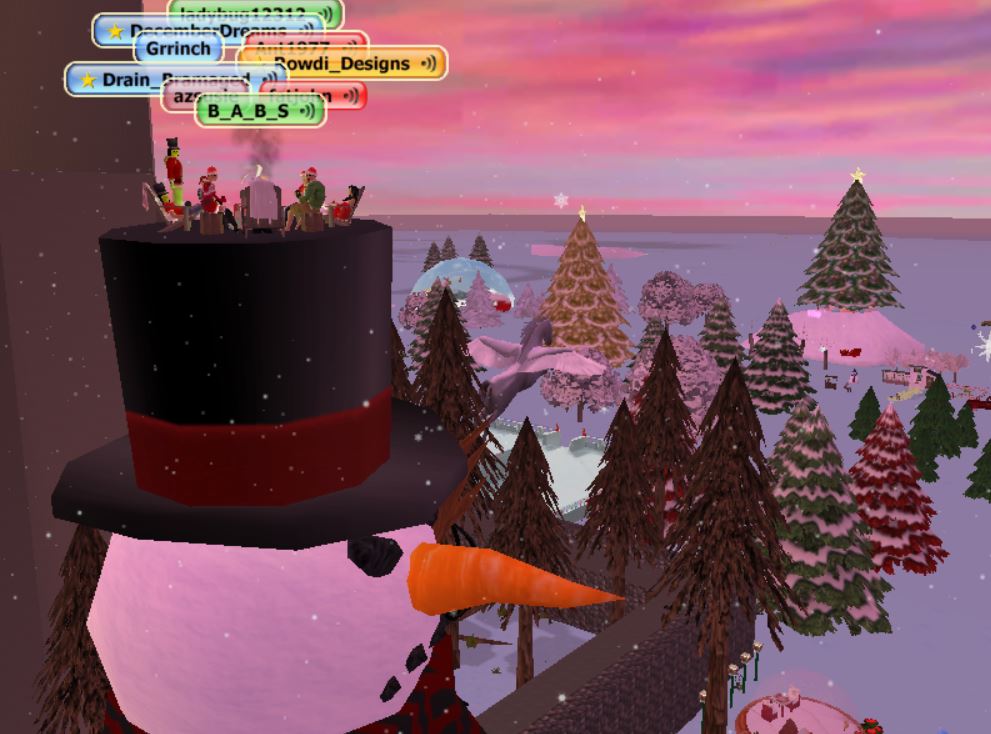Click the Grrinch player name tag

[178, 47]
